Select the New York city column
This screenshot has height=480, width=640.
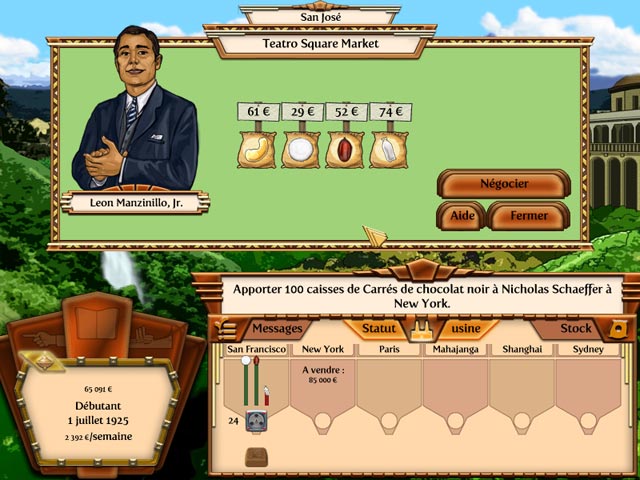point(323,349)
